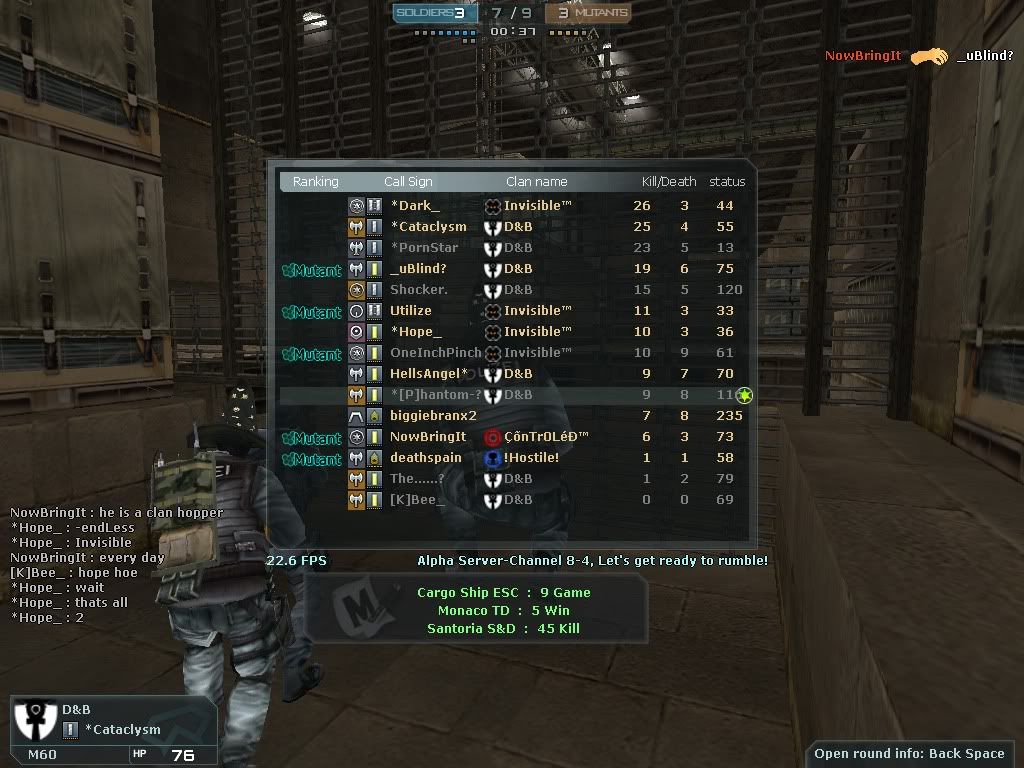Choose NowBringIt in the scoreboard list
The height and width of the screenshot is (768, 1024).
click(x=428, y=436)
